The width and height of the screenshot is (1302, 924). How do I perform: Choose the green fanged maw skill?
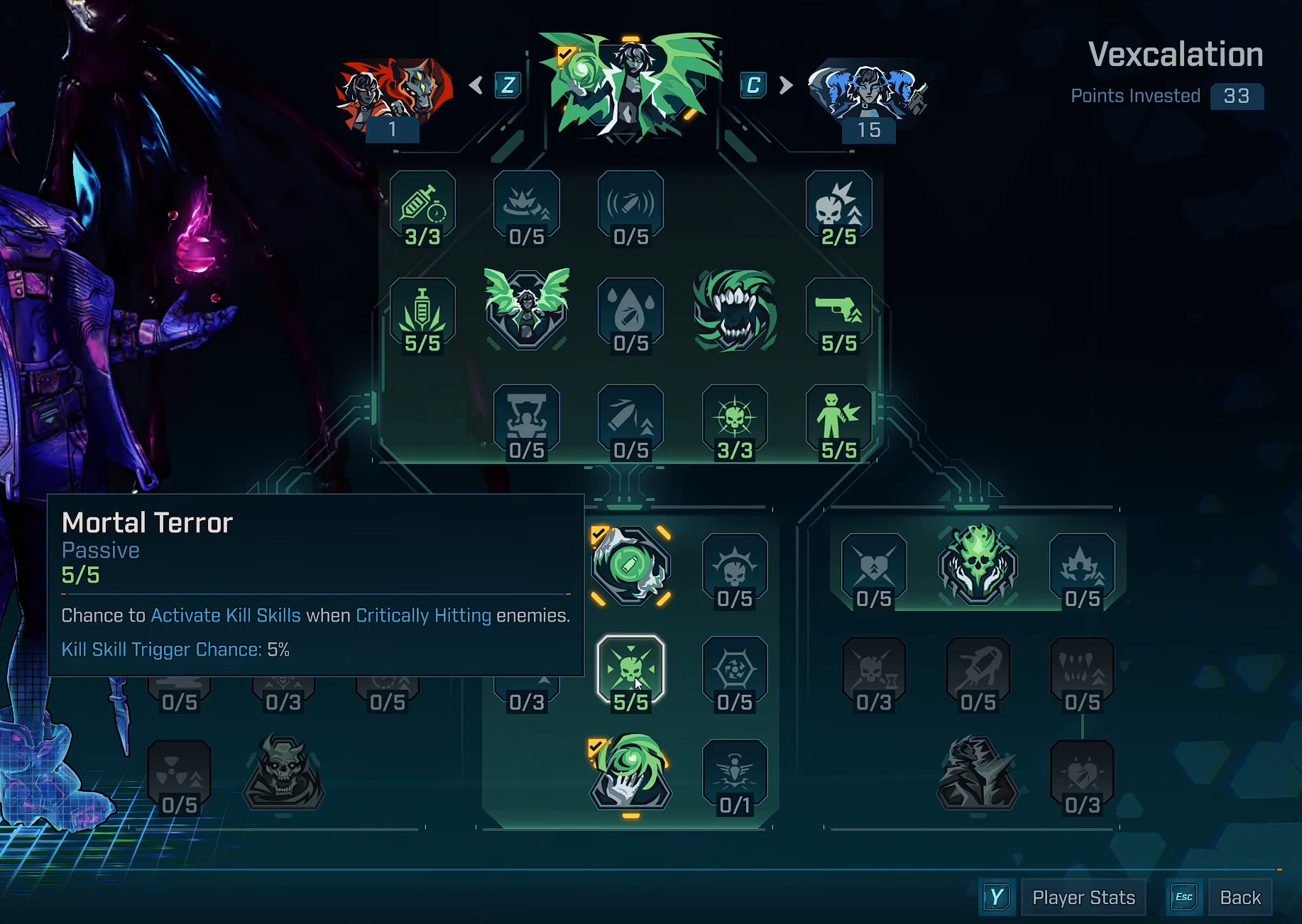tap(735, 311)
